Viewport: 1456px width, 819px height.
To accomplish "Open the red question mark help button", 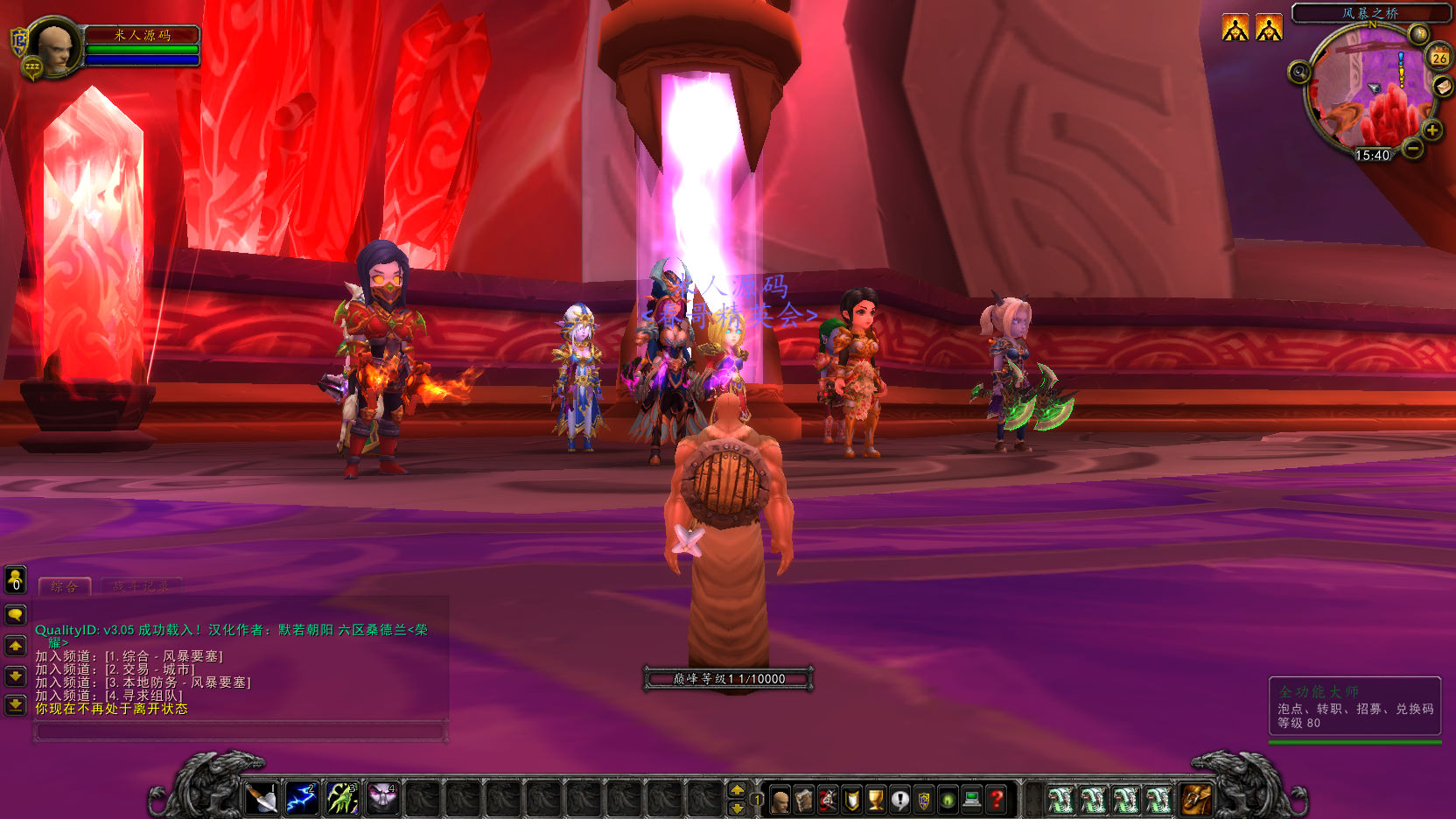I will point(996,799).
